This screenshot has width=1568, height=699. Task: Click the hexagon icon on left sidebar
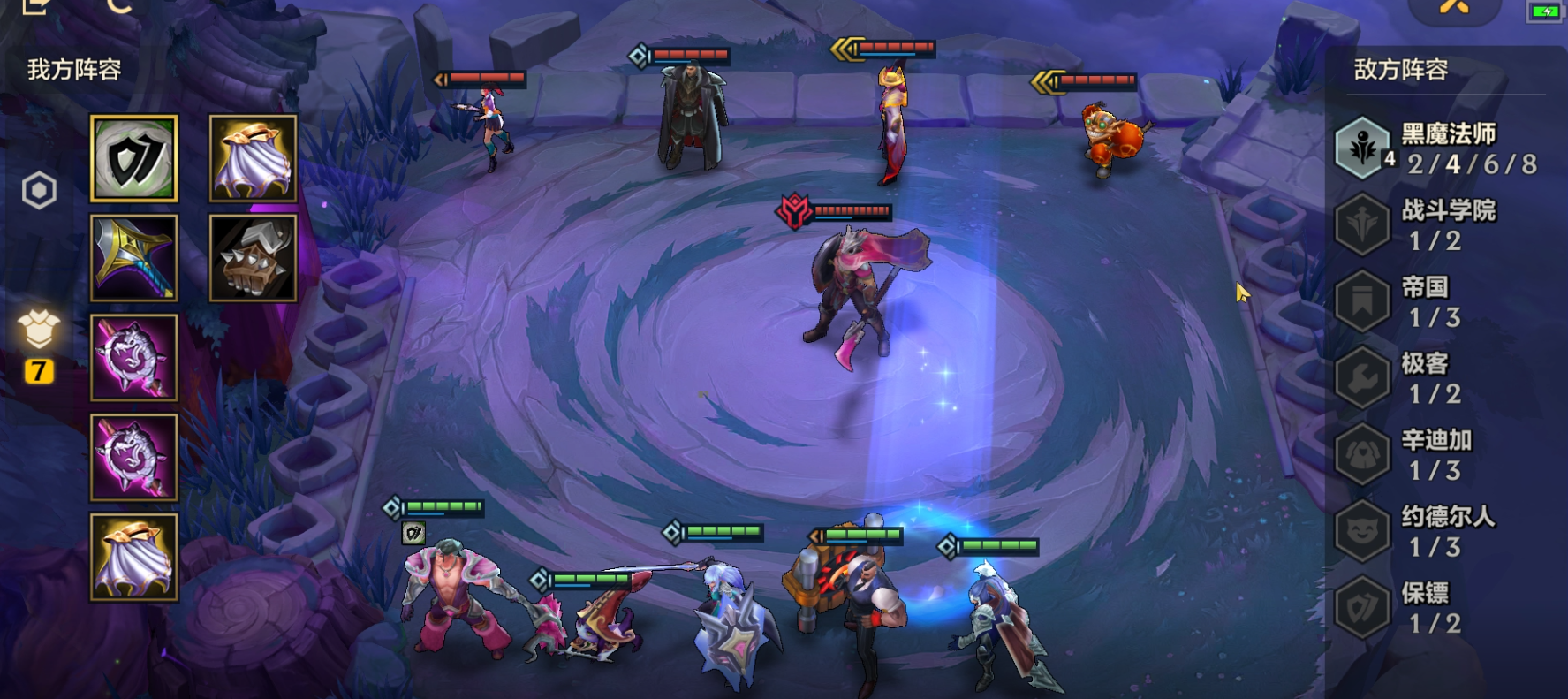click(40, 191)
